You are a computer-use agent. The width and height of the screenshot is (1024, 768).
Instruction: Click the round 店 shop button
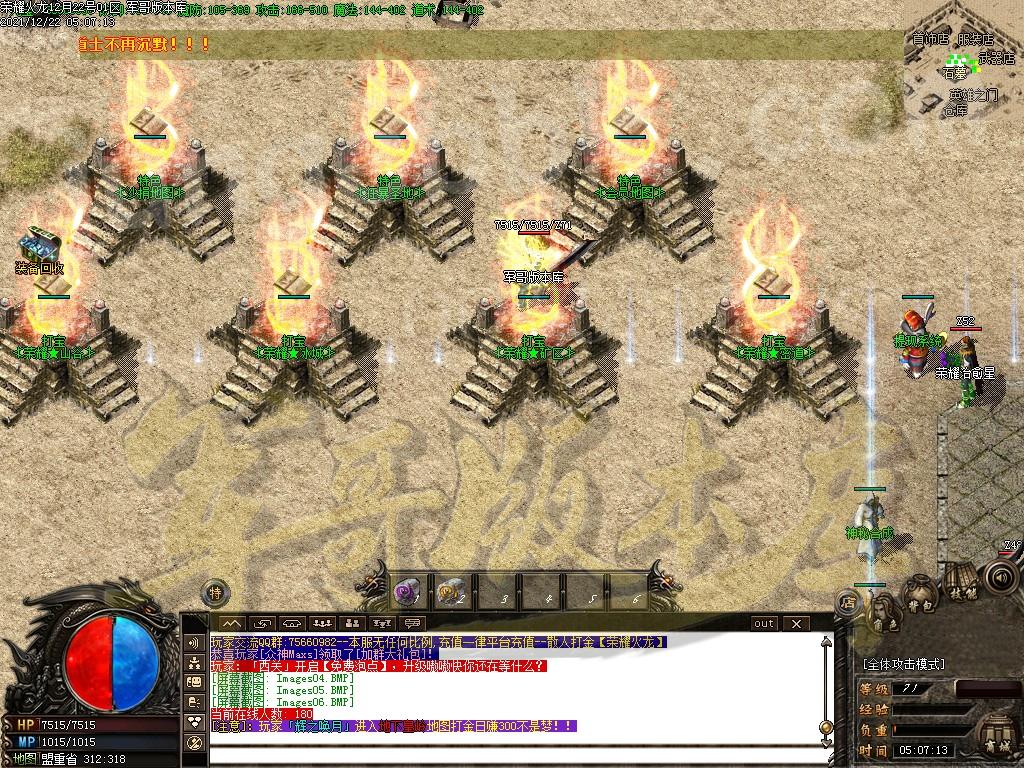click(847, 603)
